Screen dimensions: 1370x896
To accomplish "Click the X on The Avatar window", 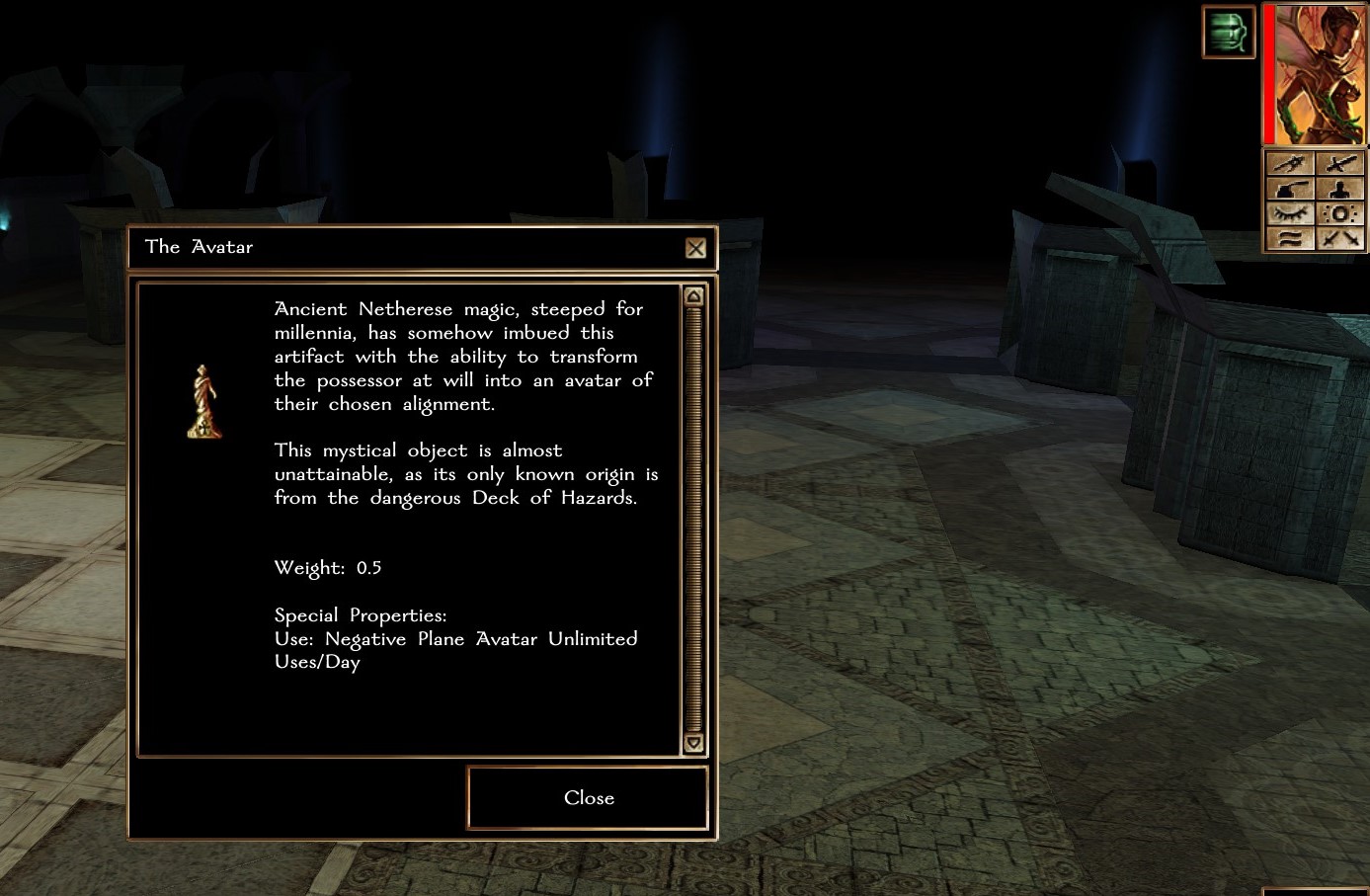I will coord(695,248).
